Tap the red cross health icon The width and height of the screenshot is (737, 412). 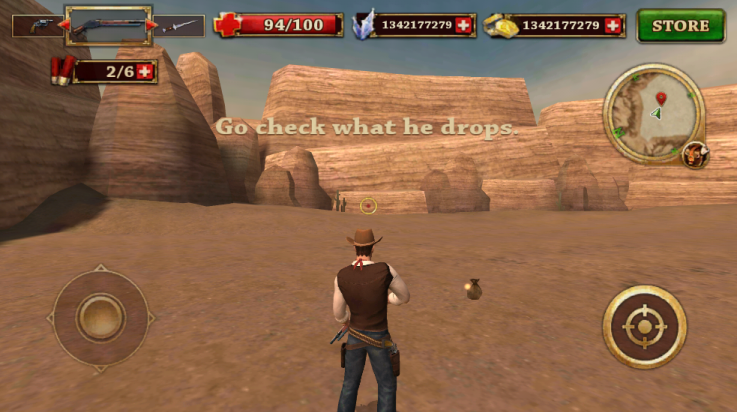(227, 25)
